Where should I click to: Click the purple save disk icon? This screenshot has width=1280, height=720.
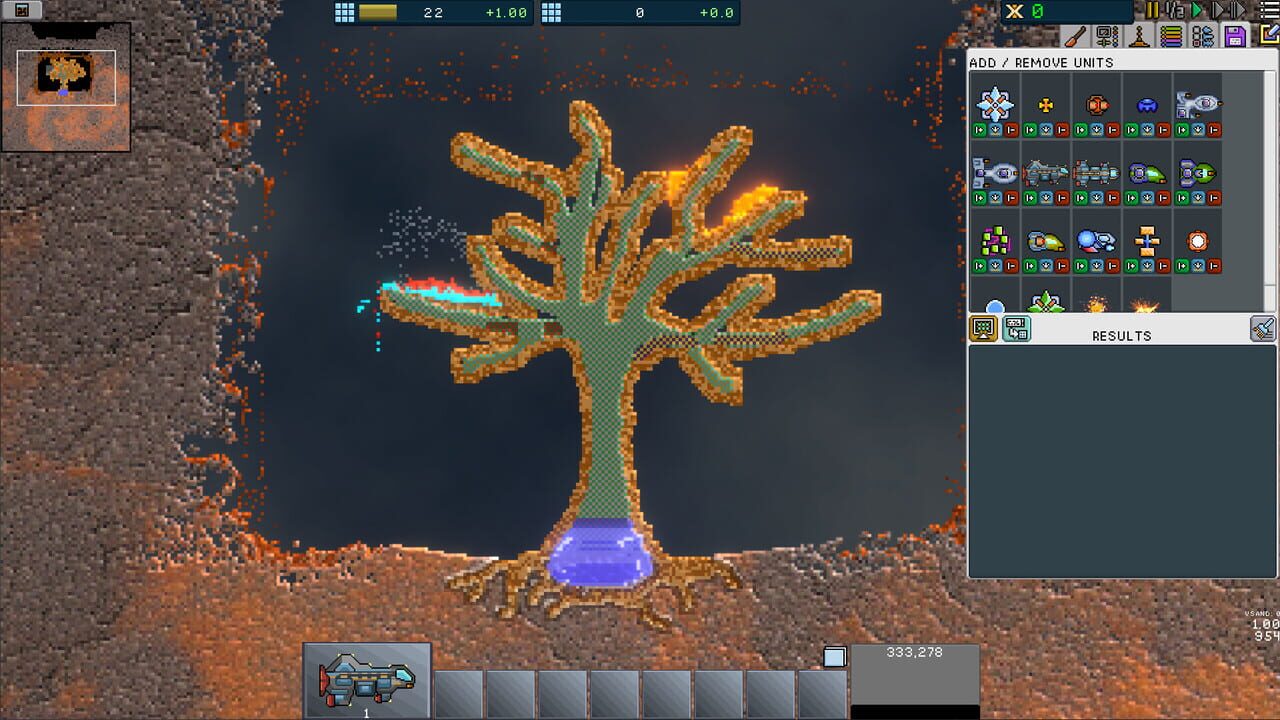pos(1236,36)
